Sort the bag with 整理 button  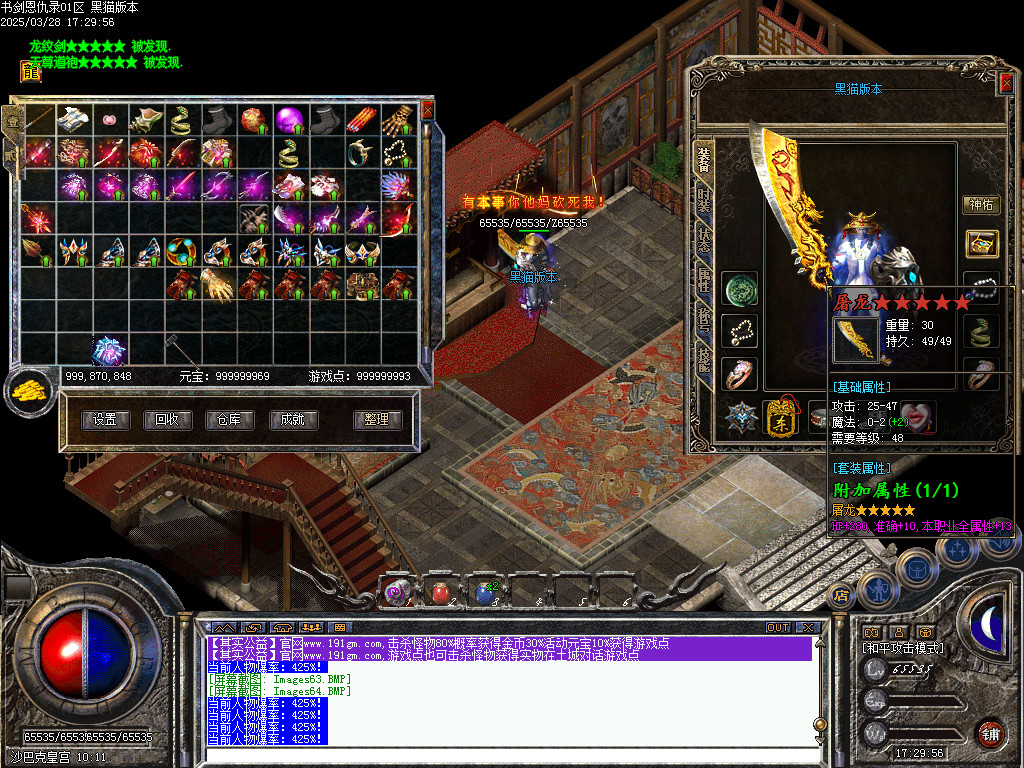coord(377,420)
